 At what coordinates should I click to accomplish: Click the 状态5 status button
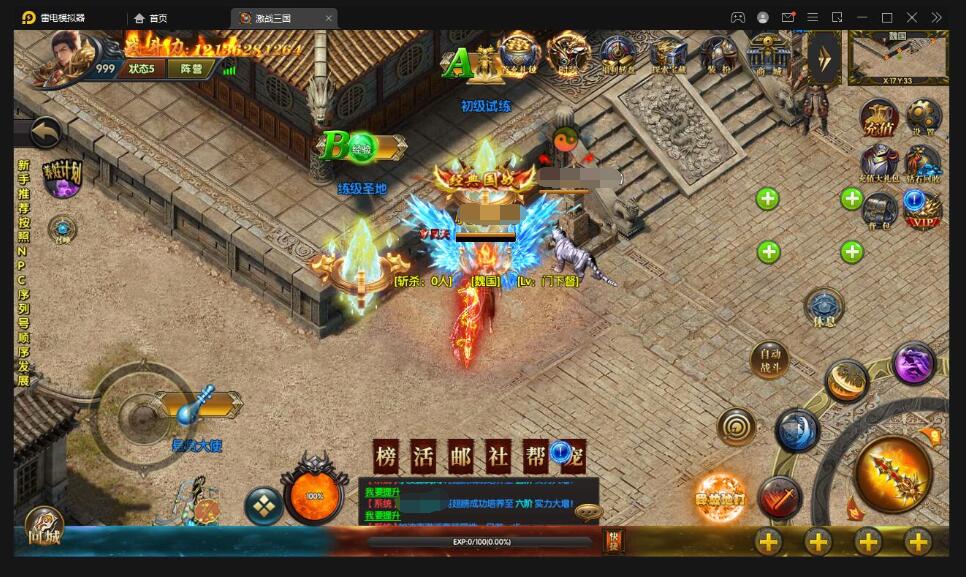141,69
